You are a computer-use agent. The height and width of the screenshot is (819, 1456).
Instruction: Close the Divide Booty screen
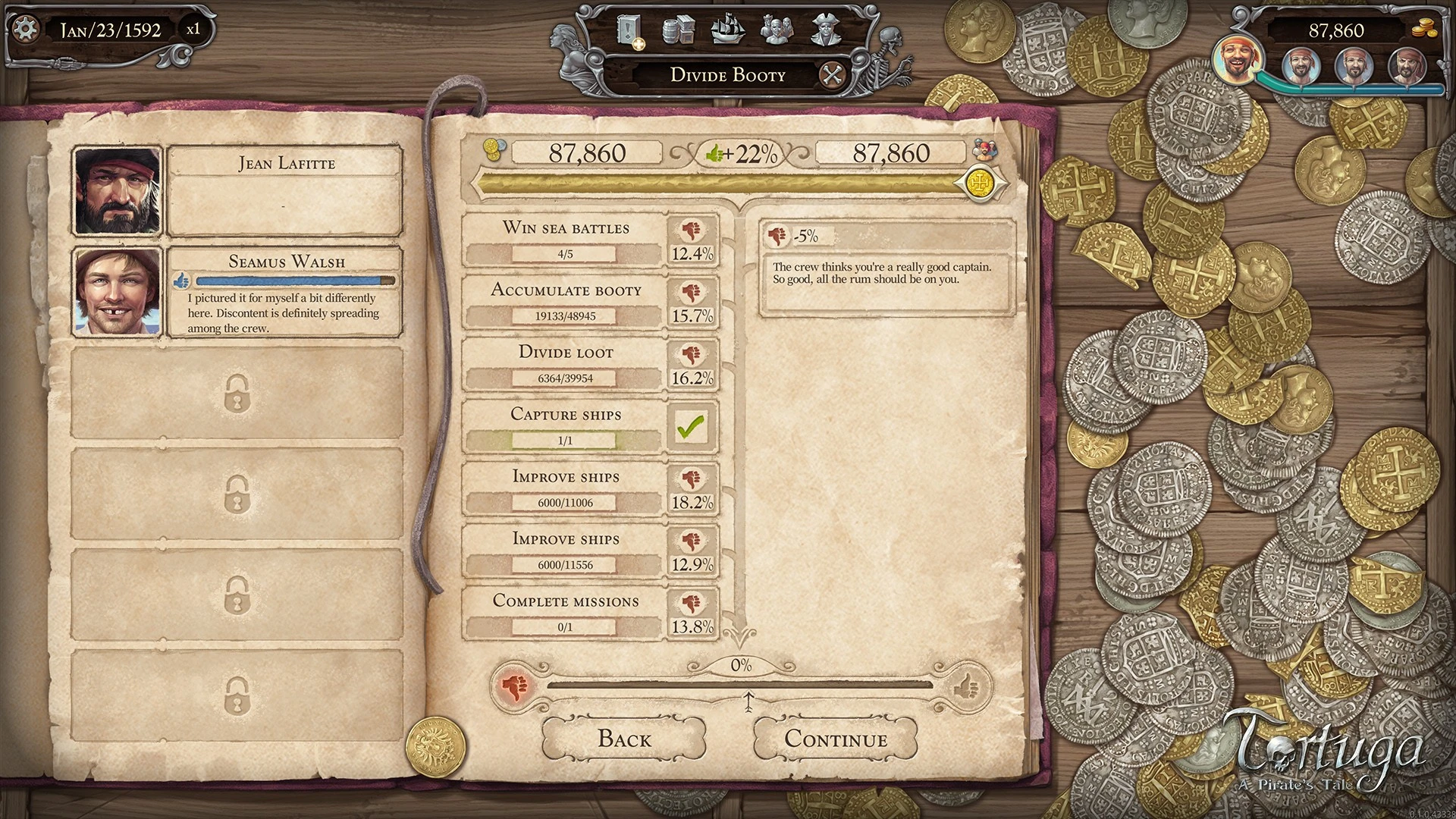pyautogui.click(x=833, y=75)
